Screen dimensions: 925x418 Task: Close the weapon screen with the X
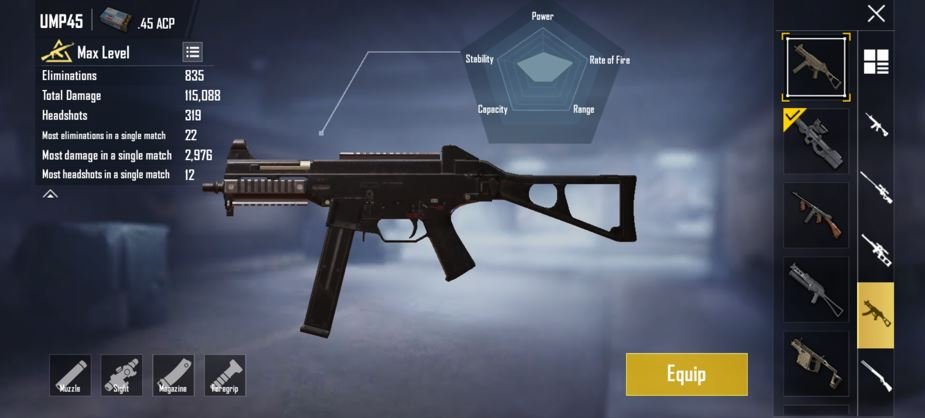coord(876,14)
